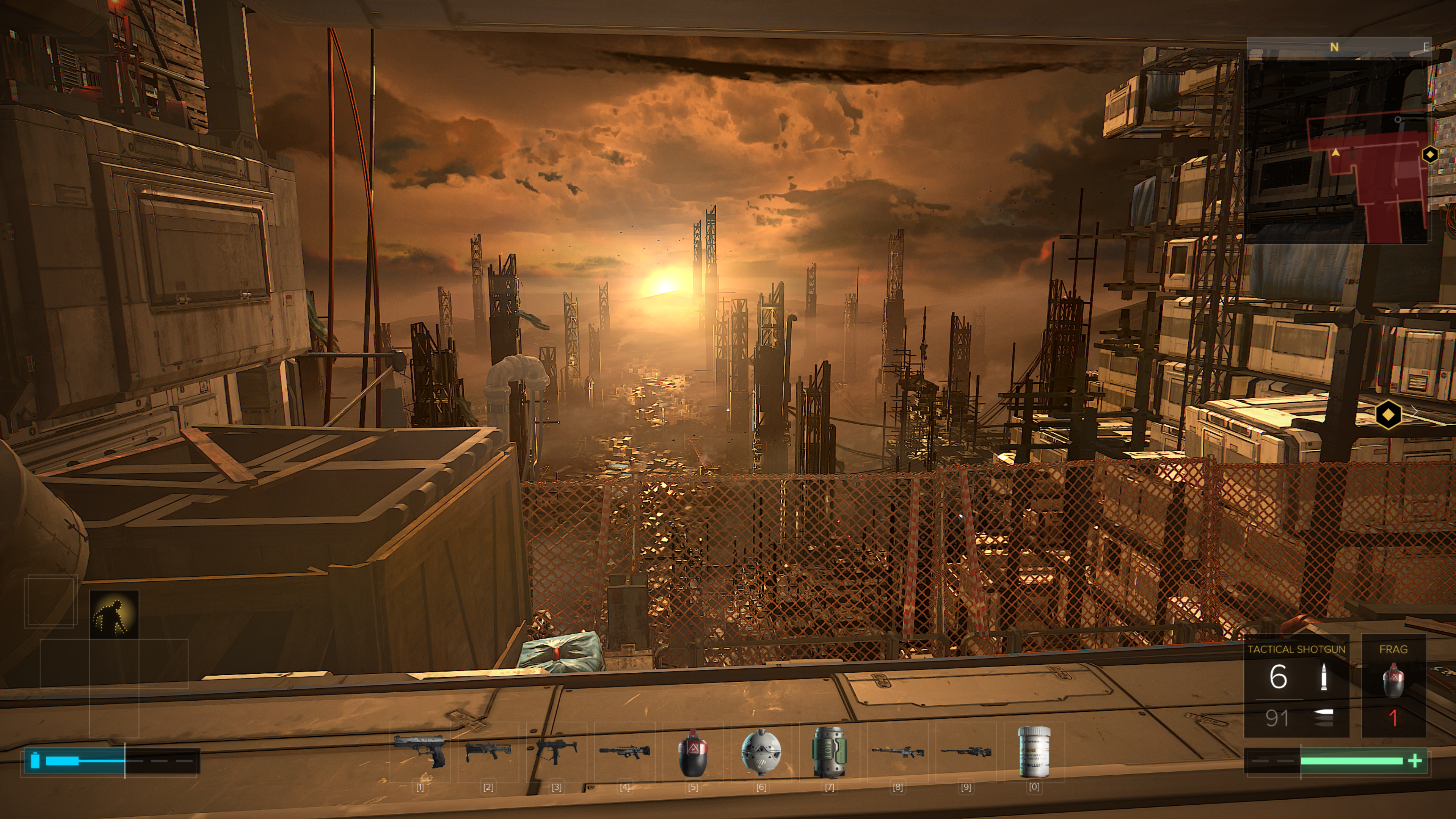
Task: Equip the shotgun from hotbar slot 2
Action: pyautogui.click(x=488, y=752)
